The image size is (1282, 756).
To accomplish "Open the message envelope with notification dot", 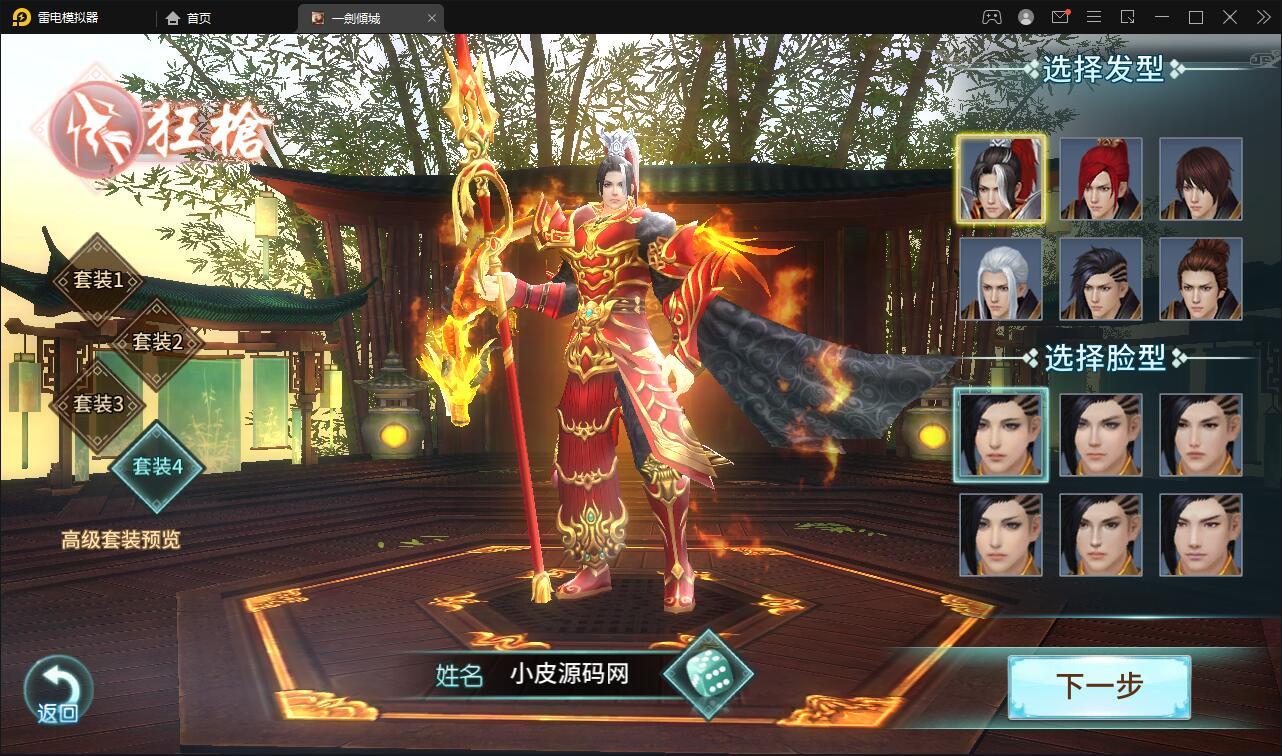I will [1062, 17].
